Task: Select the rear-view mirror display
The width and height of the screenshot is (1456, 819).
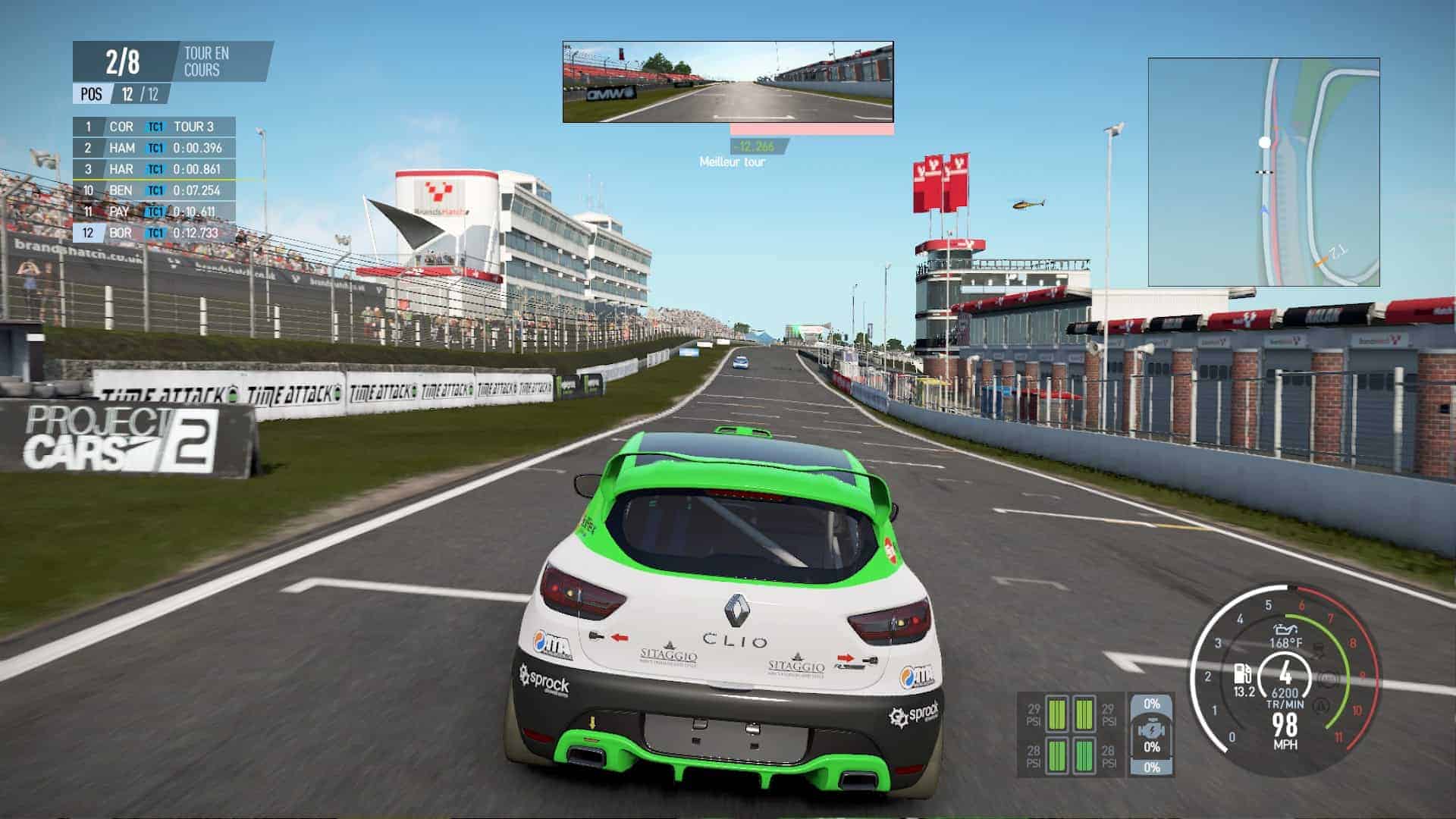Action: [x=728, y=82]
